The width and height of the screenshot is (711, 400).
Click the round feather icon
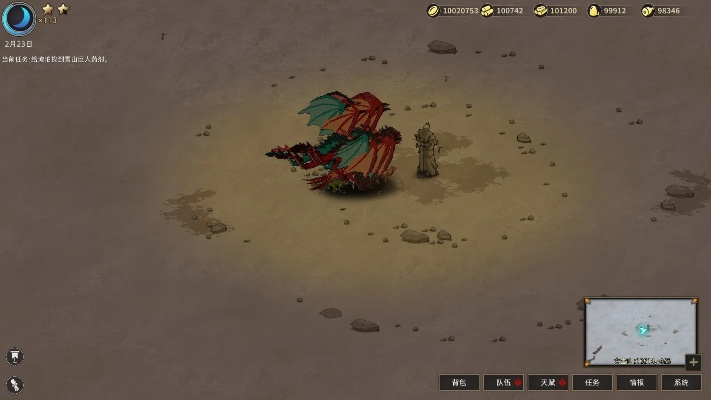click(x=15, y=384)
